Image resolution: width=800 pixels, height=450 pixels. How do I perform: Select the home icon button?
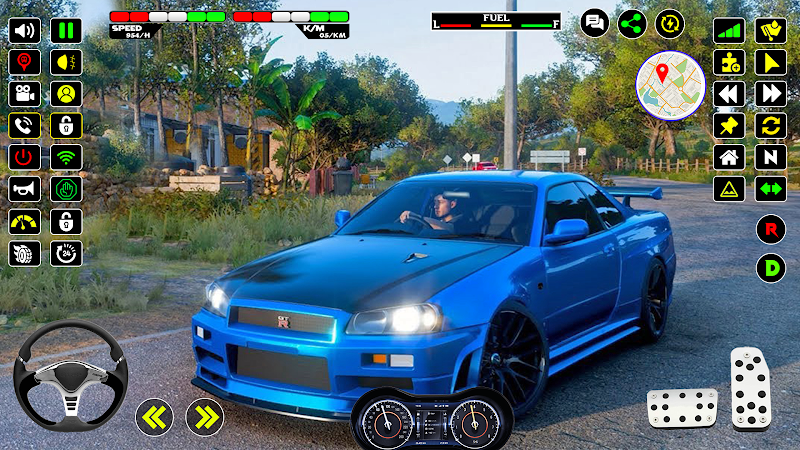click(x=729, y=157)
